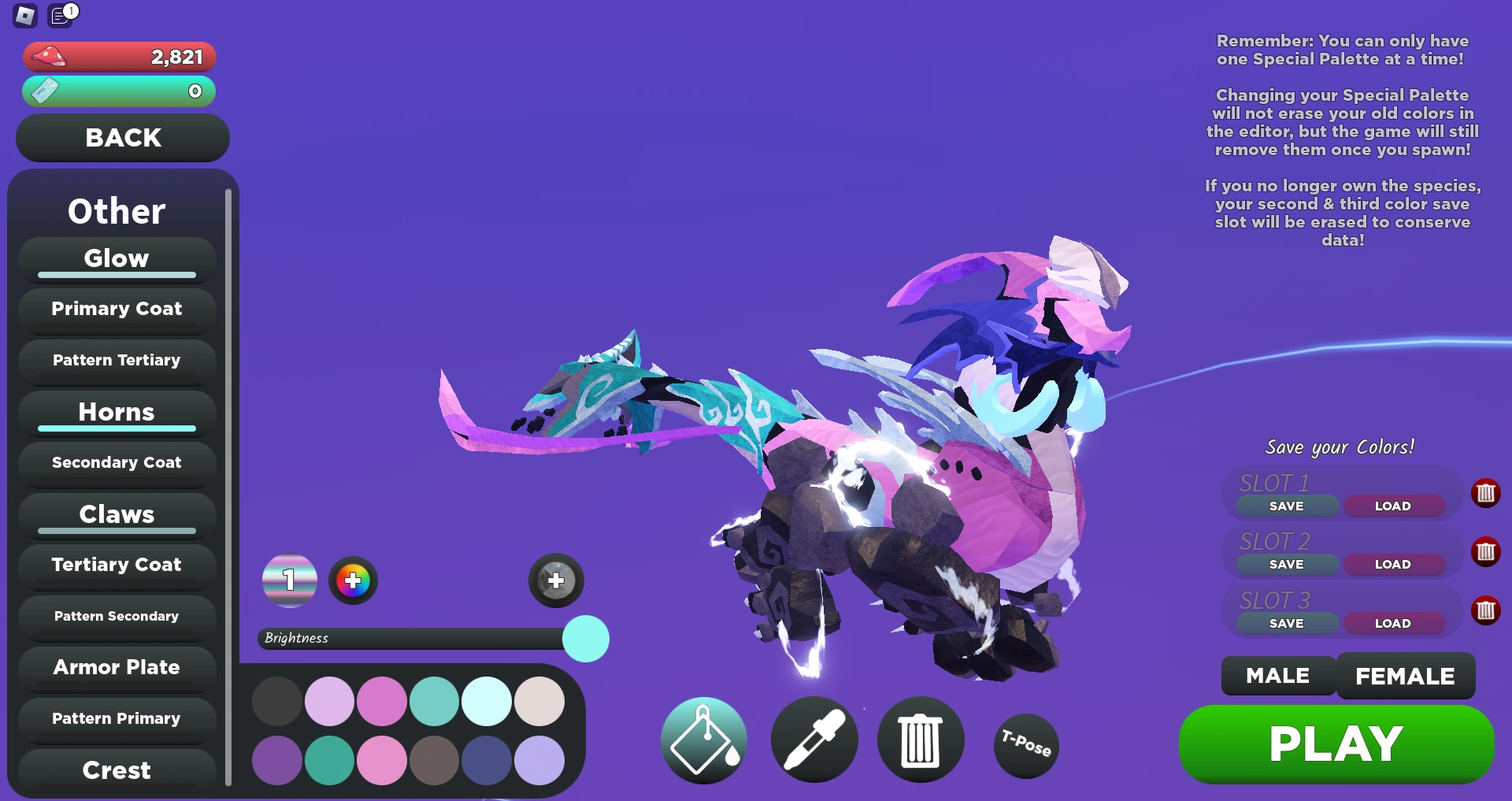The image size is (1512, 801).
Task: Click the striped special palette swatch
Action: coord(289,580)
